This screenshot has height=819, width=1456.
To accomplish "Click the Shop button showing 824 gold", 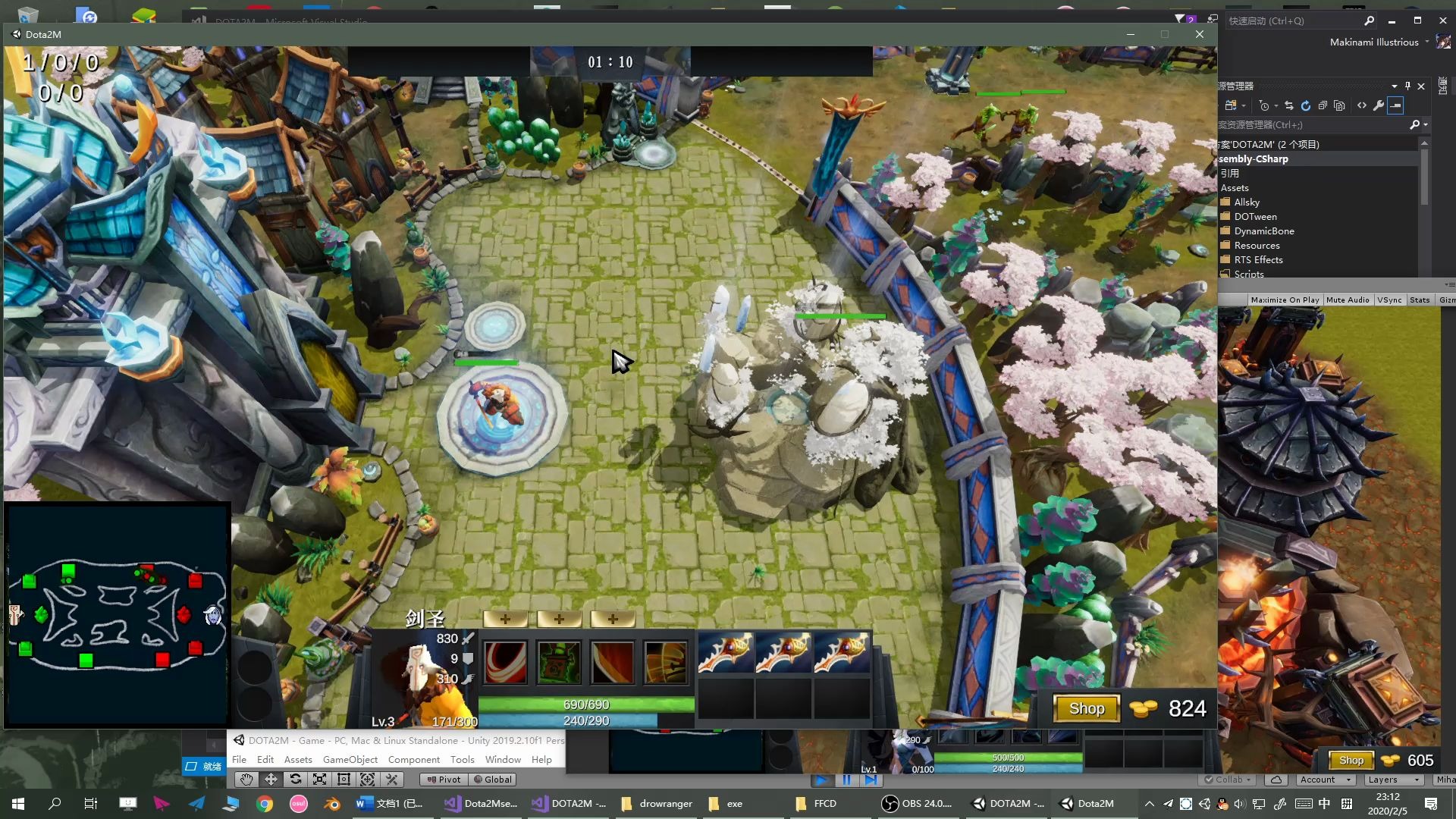I will tap(1086, 708).
